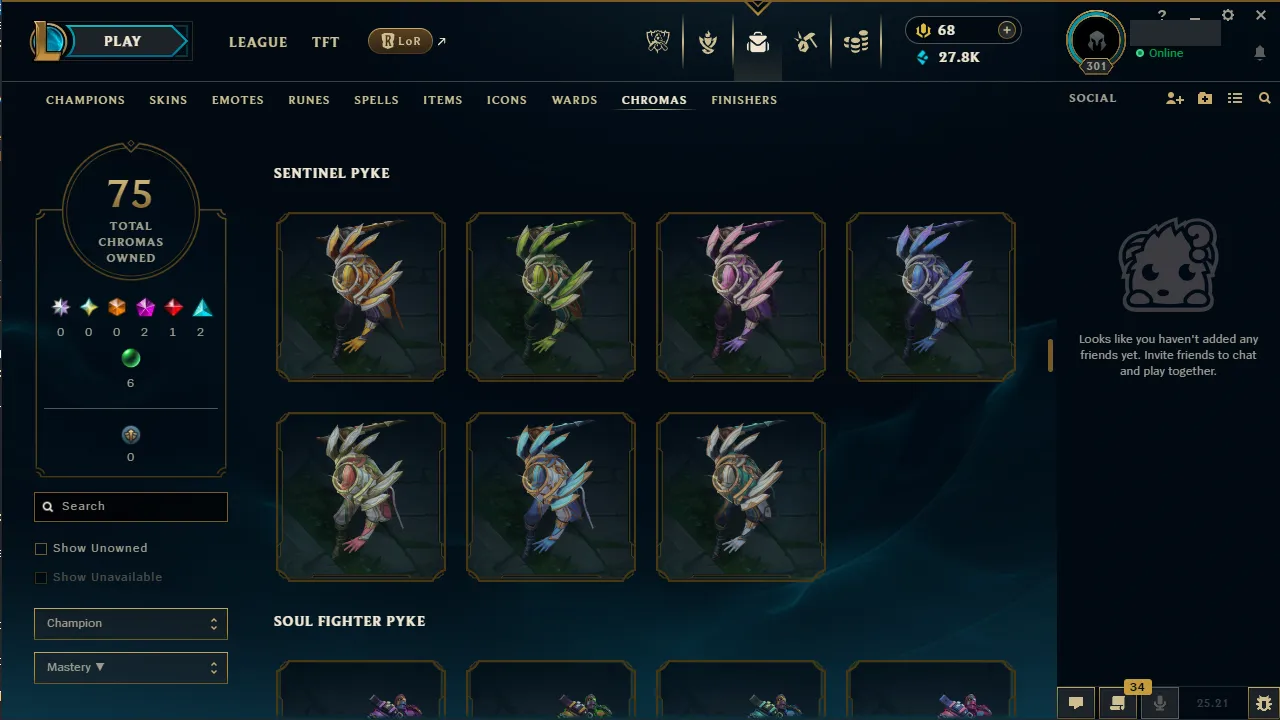The height and width of the screenshot is (720, 1280).
Task: Add a friend via the add-friend icon
Action: pyautogui.click(x=1175, y=98)
